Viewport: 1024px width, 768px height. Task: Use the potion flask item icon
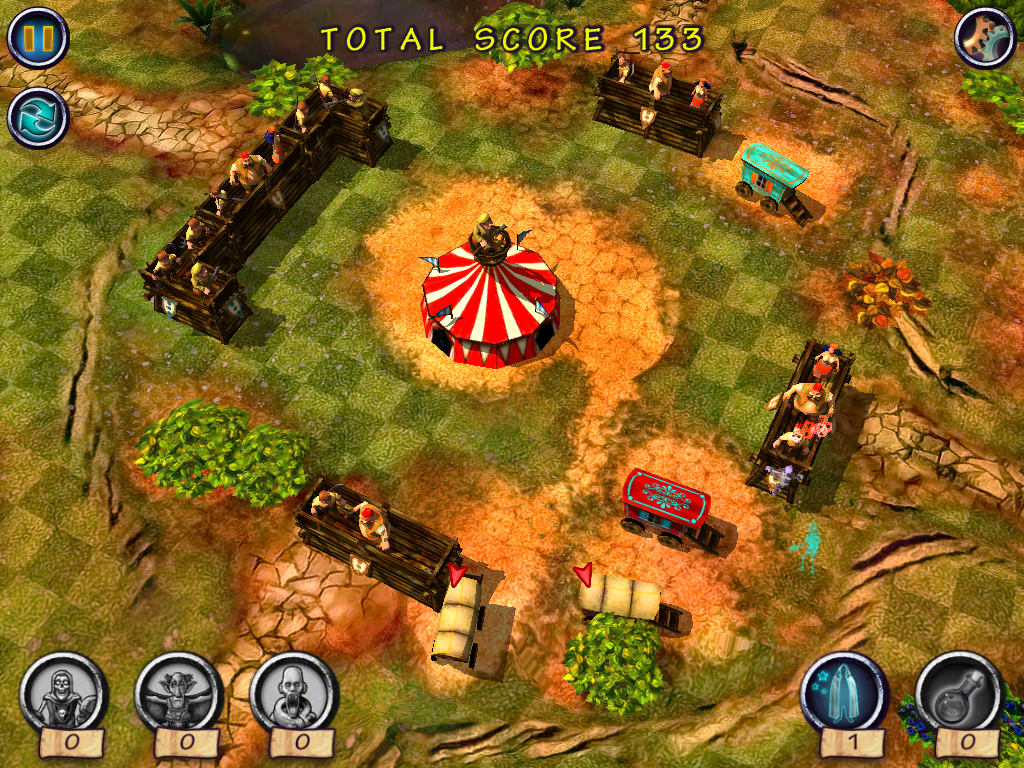point(959,694)
